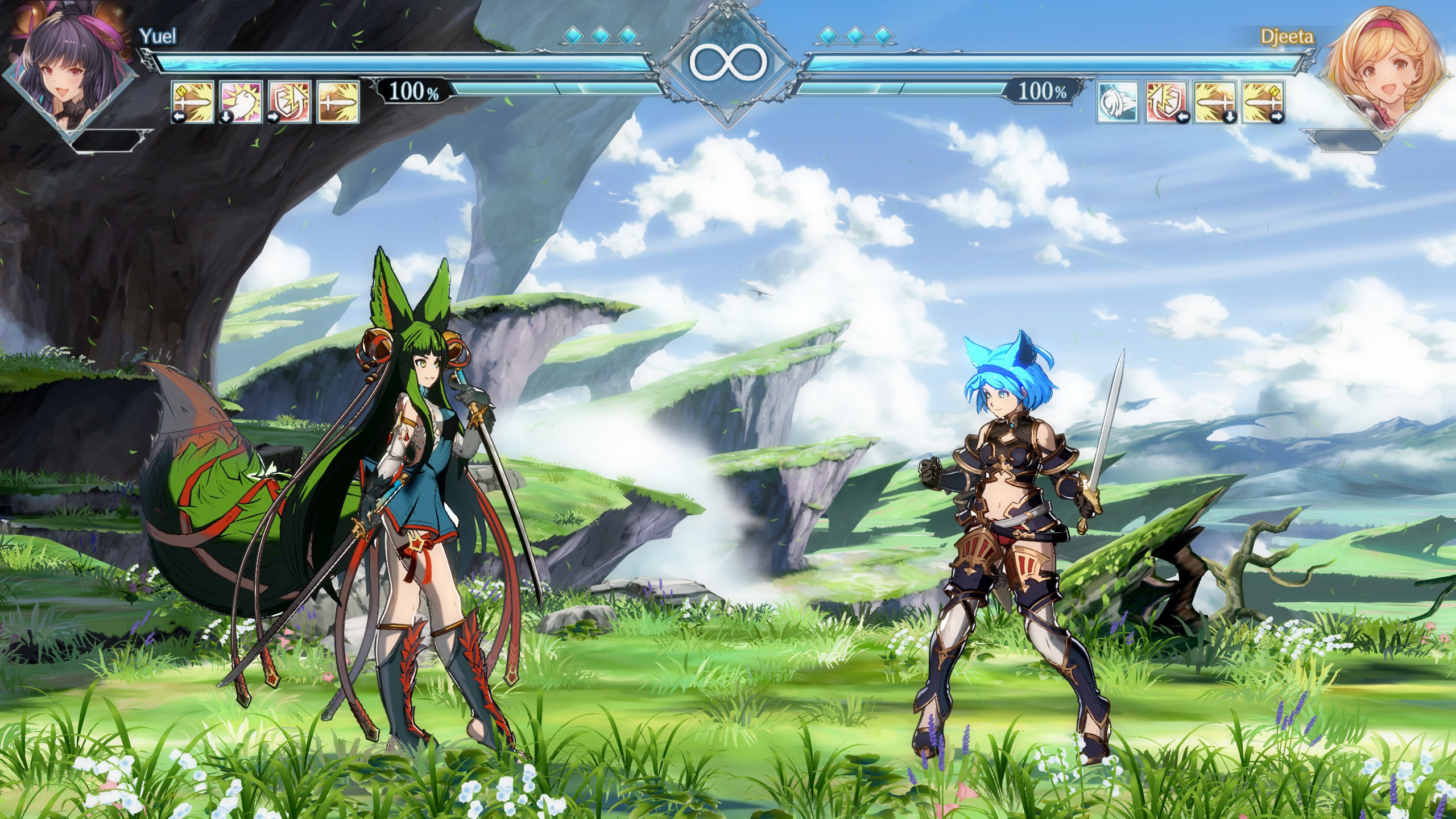Click the infinity round timer emblem
Image resolution: width=1456 pixels, height=819 pixels.
[x=727, y=63]
